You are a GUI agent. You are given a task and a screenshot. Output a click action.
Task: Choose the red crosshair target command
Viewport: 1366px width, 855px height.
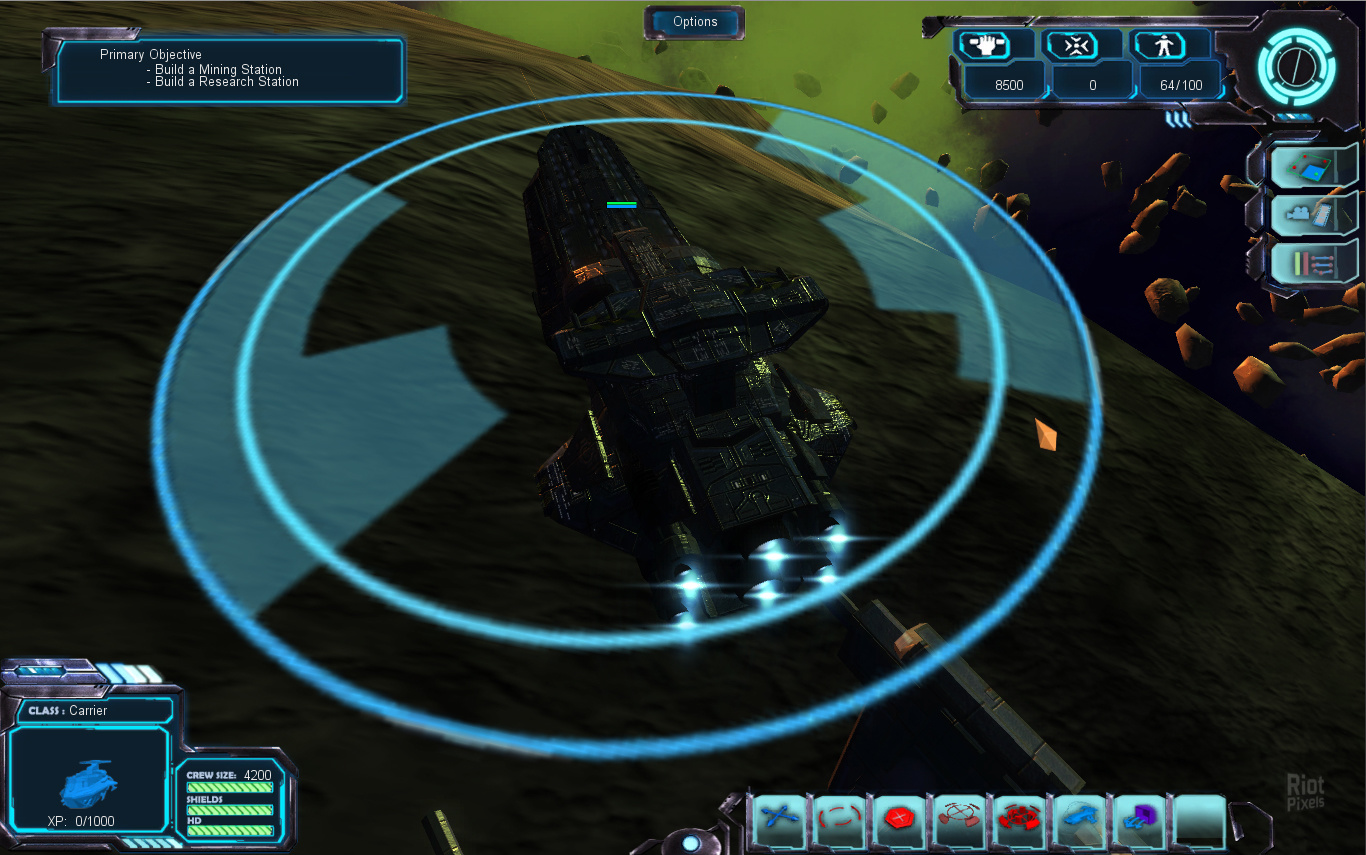[x=958, y=819]
